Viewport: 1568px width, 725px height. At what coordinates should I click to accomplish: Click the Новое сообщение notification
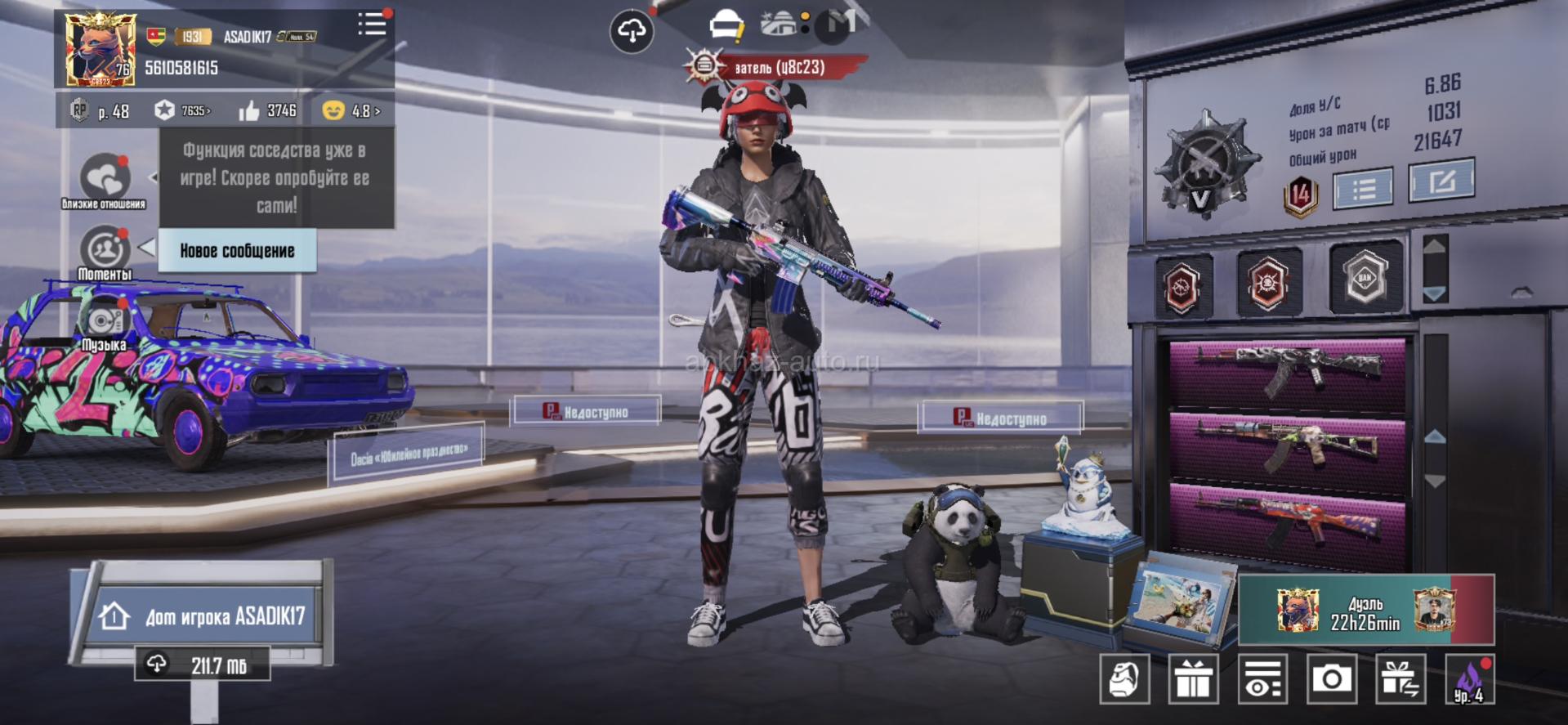[237, 251]
